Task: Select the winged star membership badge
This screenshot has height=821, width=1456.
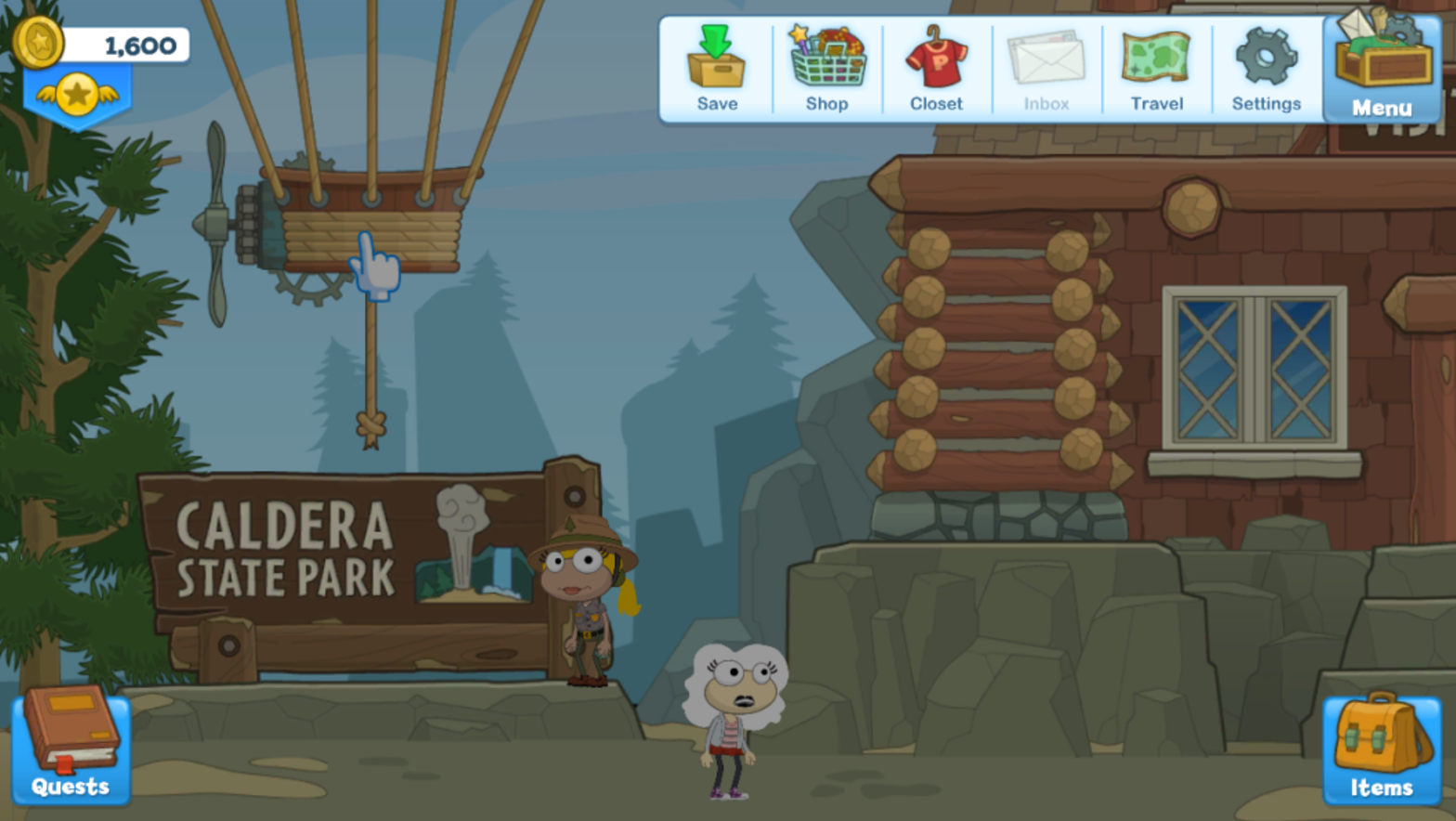Action: click(77, 95)
